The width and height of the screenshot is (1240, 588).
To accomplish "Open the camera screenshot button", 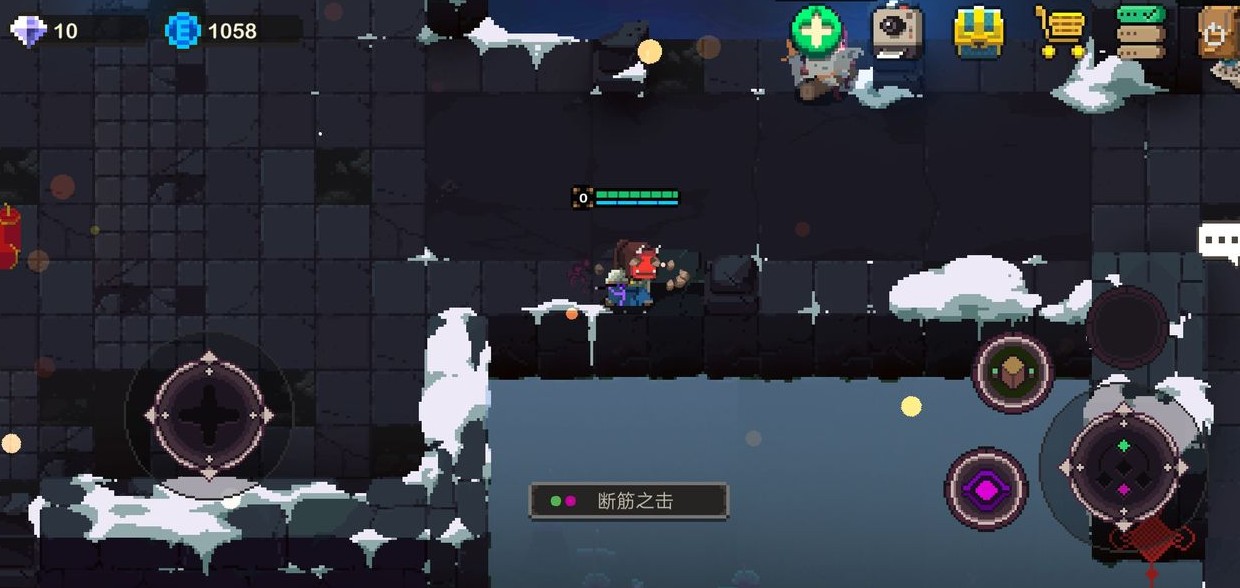I will click(897, 31).
